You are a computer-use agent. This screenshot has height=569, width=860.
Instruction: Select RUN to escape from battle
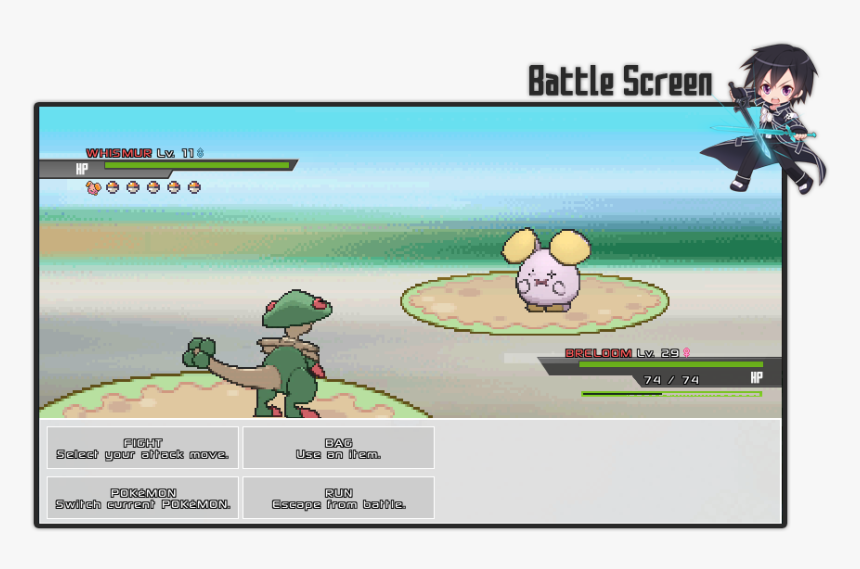point(338,498)
